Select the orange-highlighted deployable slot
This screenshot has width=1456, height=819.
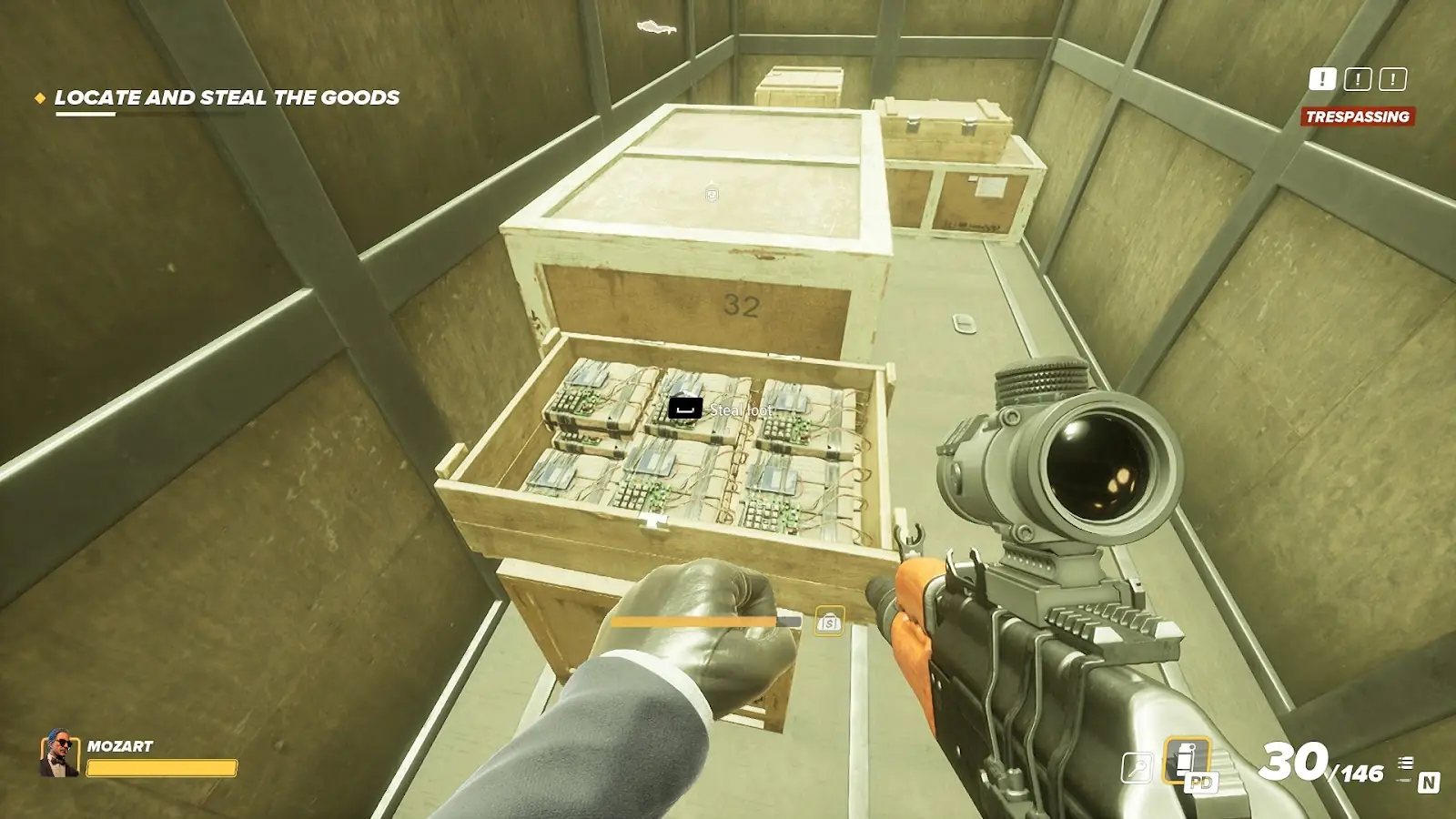coord(1187,761)
